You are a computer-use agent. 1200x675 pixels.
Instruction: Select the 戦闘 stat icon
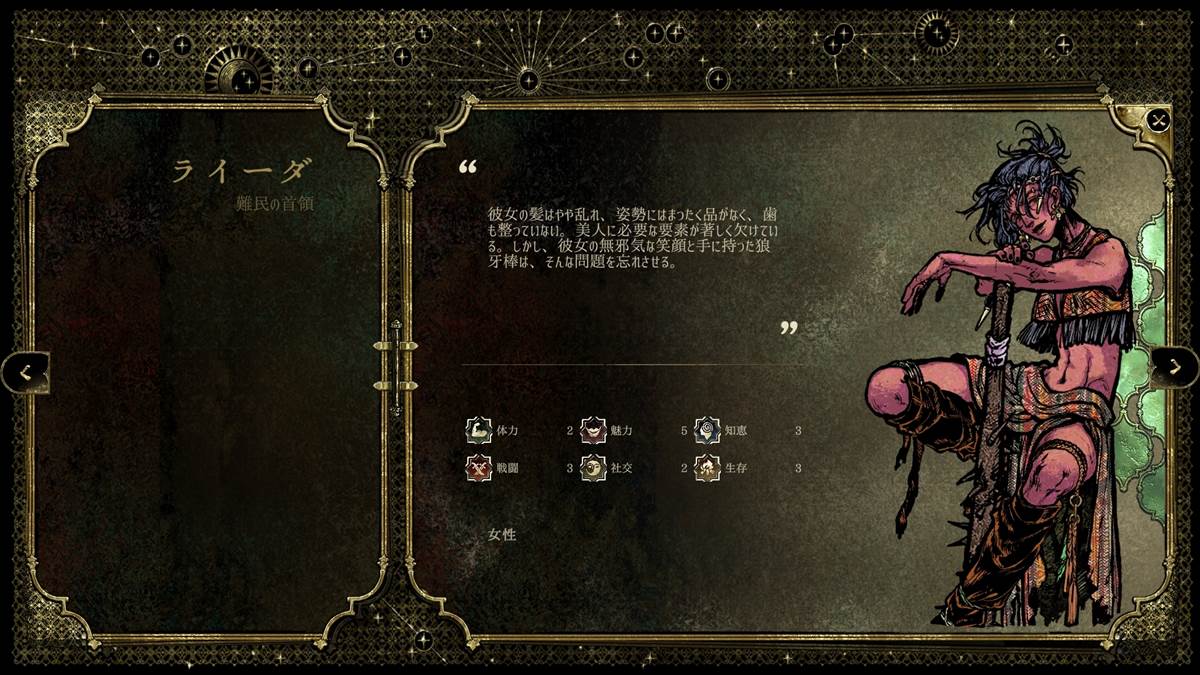[x=479, y=467]
